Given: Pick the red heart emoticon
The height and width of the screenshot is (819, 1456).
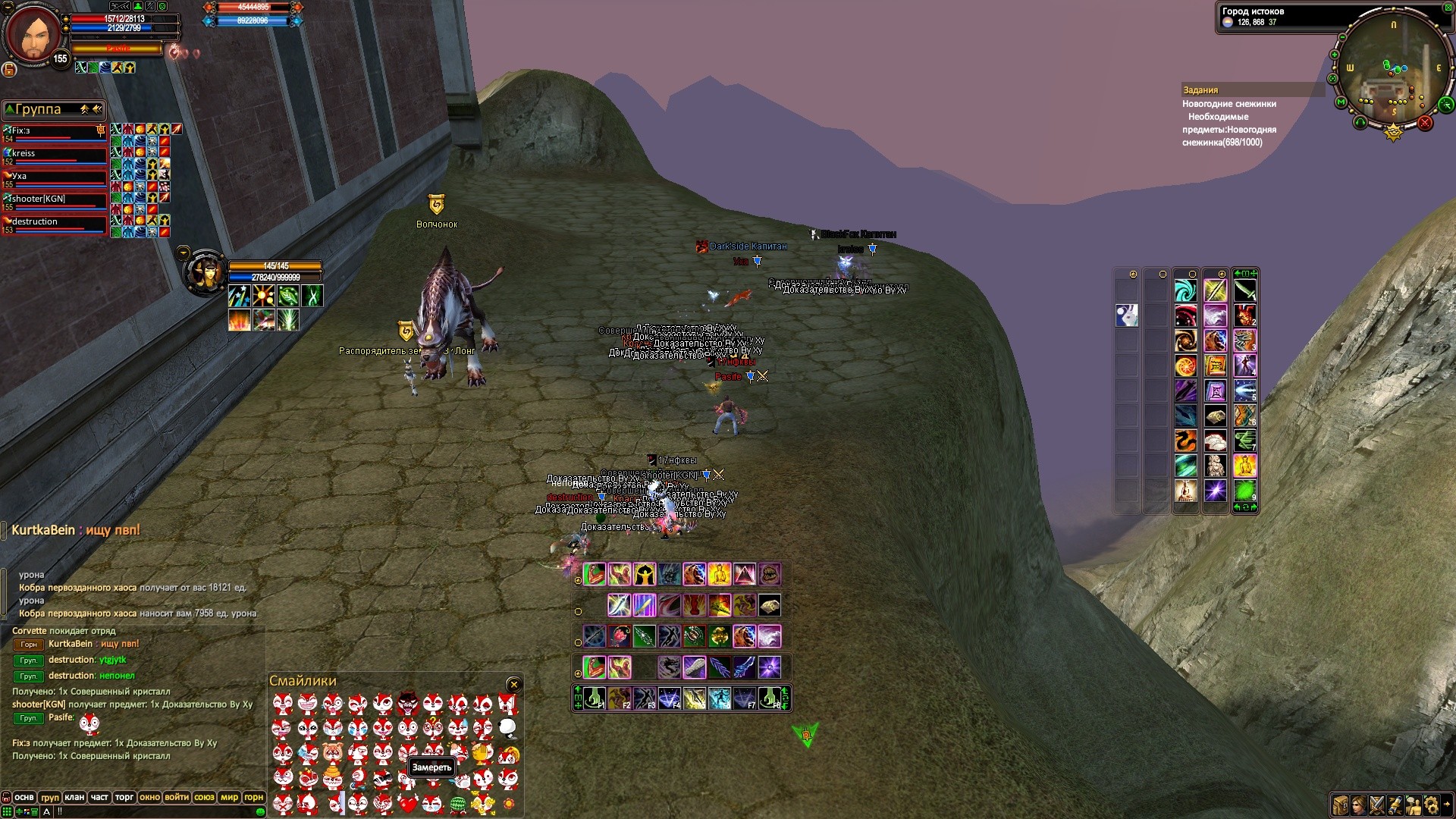Looking at the screenshot, I should pos(408,803).
